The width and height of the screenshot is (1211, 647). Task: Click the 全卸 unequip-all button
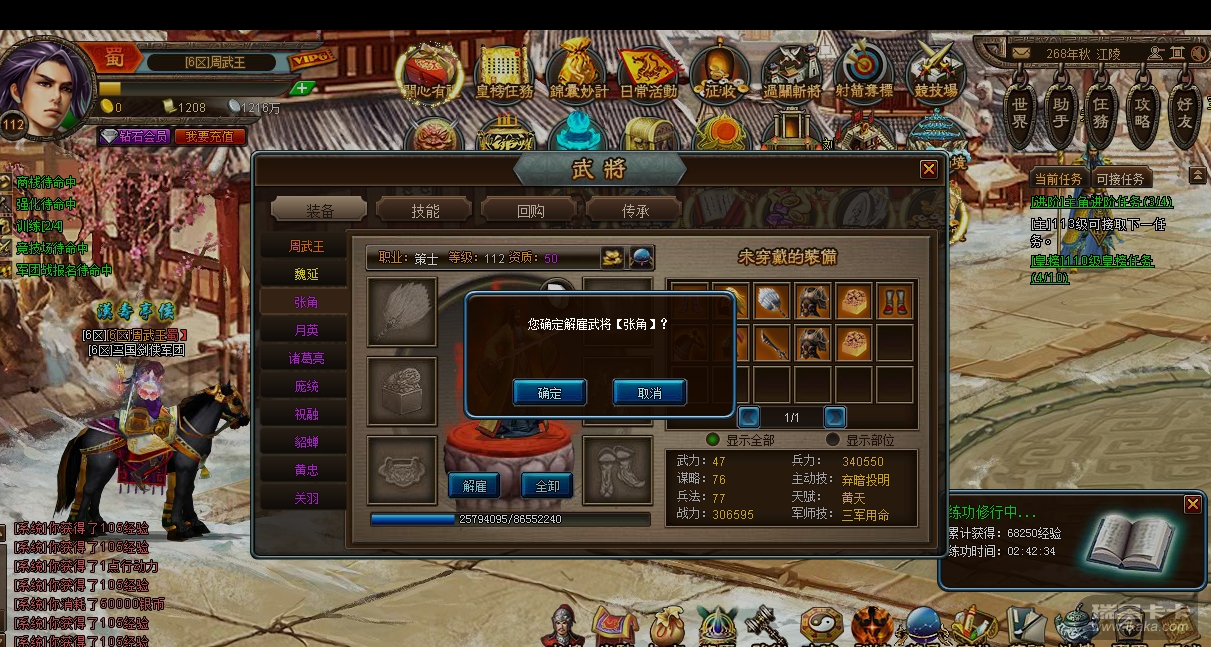point(547,486)
